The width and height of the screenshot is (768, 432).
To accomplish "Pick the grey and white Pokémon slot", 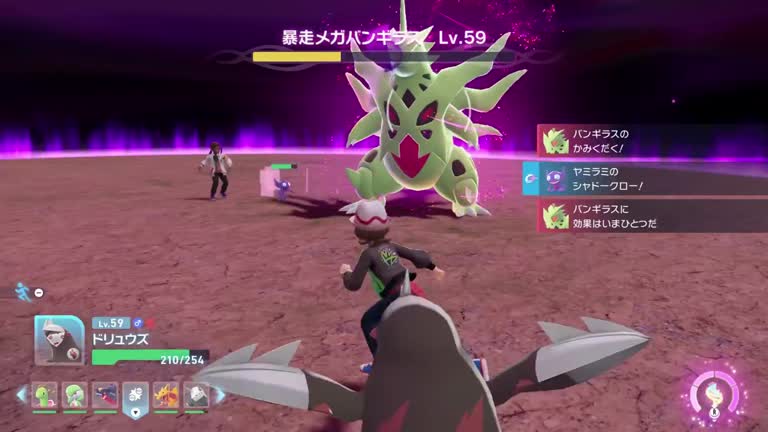I will 196,395.
